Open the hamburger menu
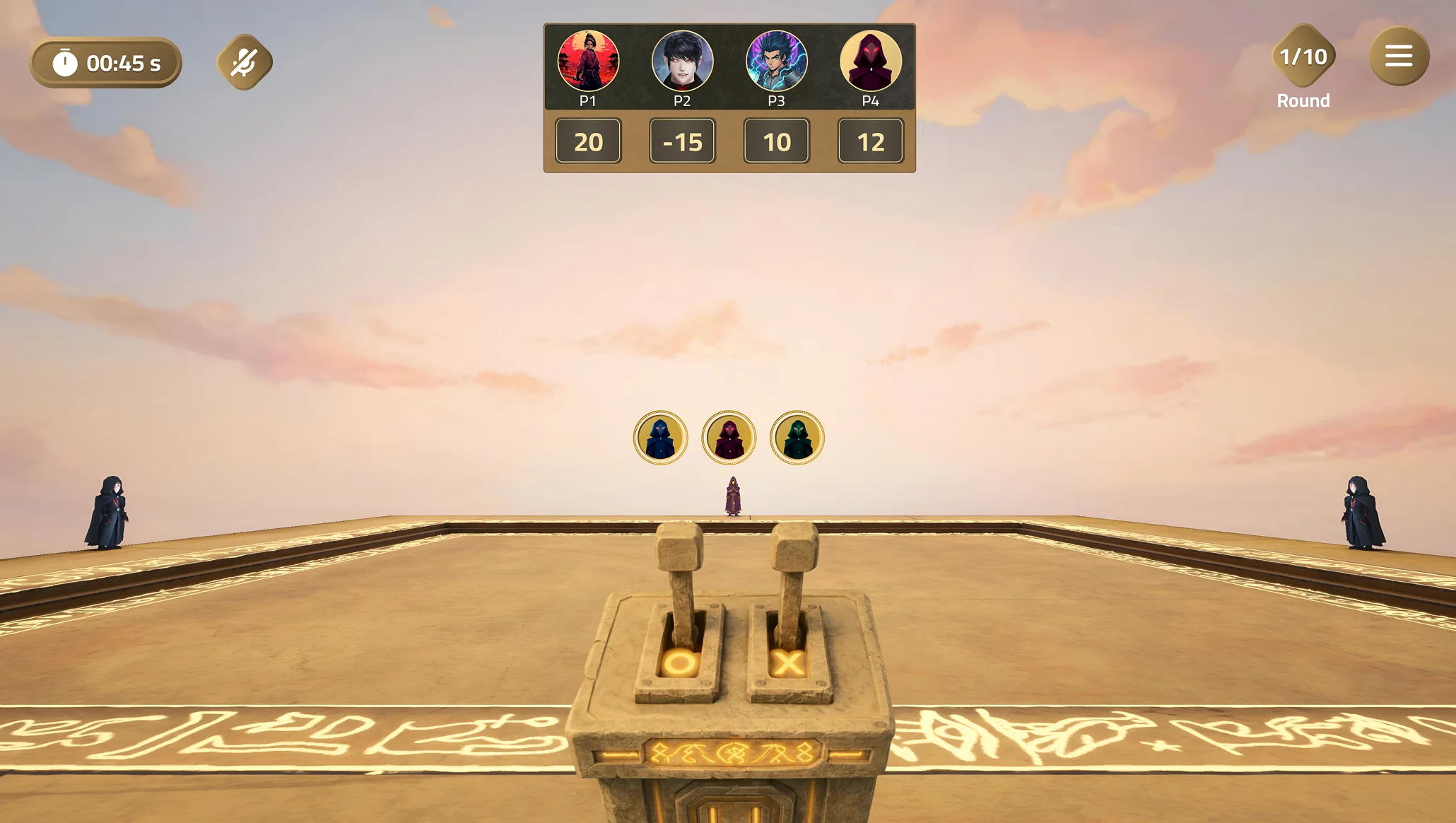 tap(1398, 56)
